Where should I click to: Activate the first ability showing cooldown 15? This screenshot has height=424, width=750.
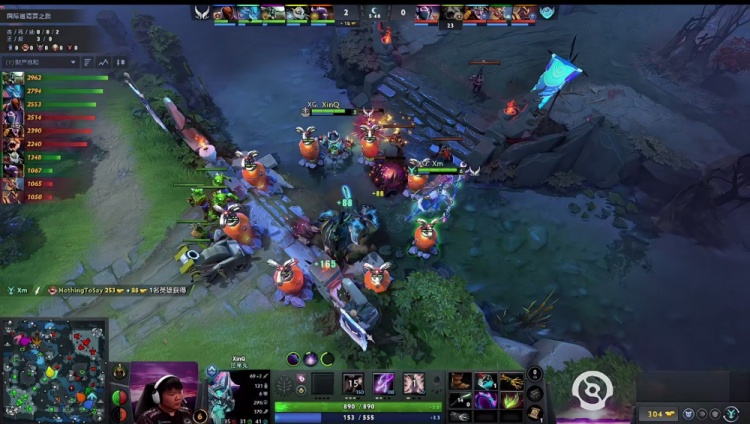coord(352,383)
